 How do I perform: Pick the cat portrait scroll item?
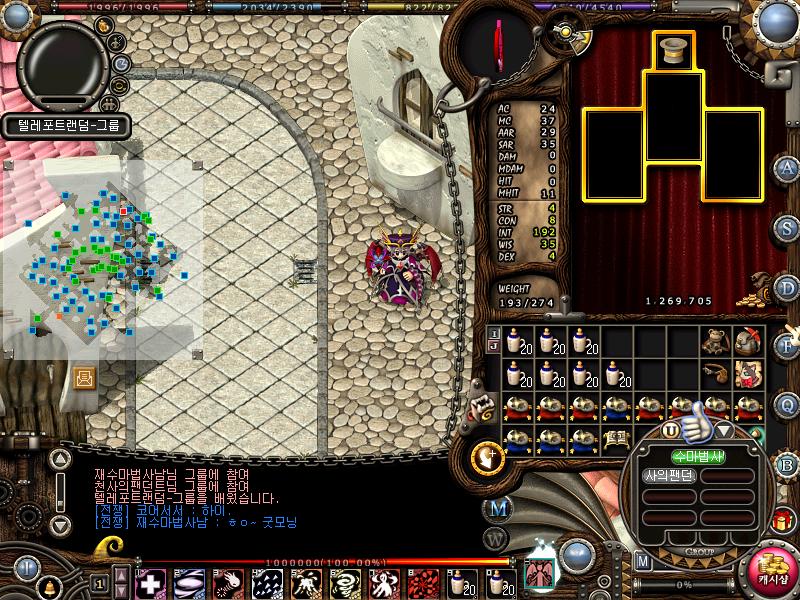(x=747, y=375)
